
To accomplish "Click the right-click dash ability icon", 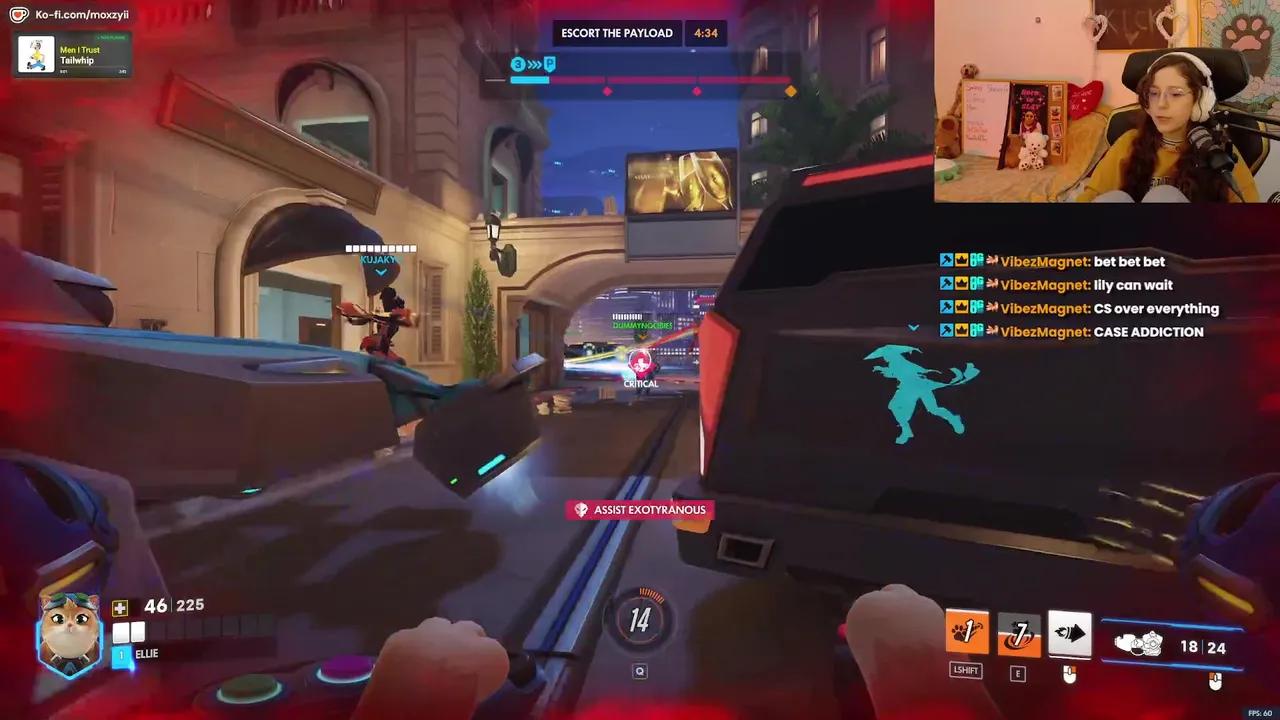I will (x=1070, y=628).
